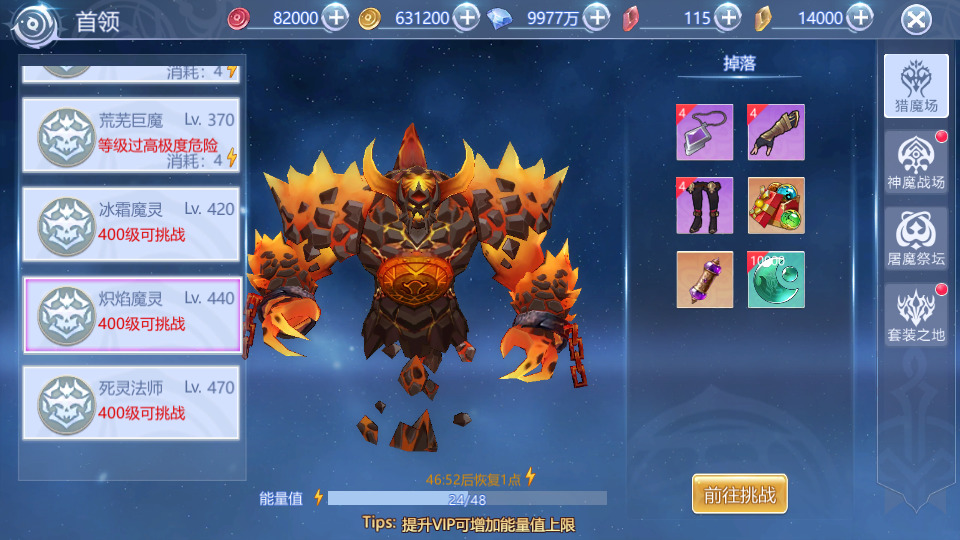The image size is (960, 540).
Task: Select the 荒芜巨魔 Lv. 370 boss row
Action: coord(131,135)
